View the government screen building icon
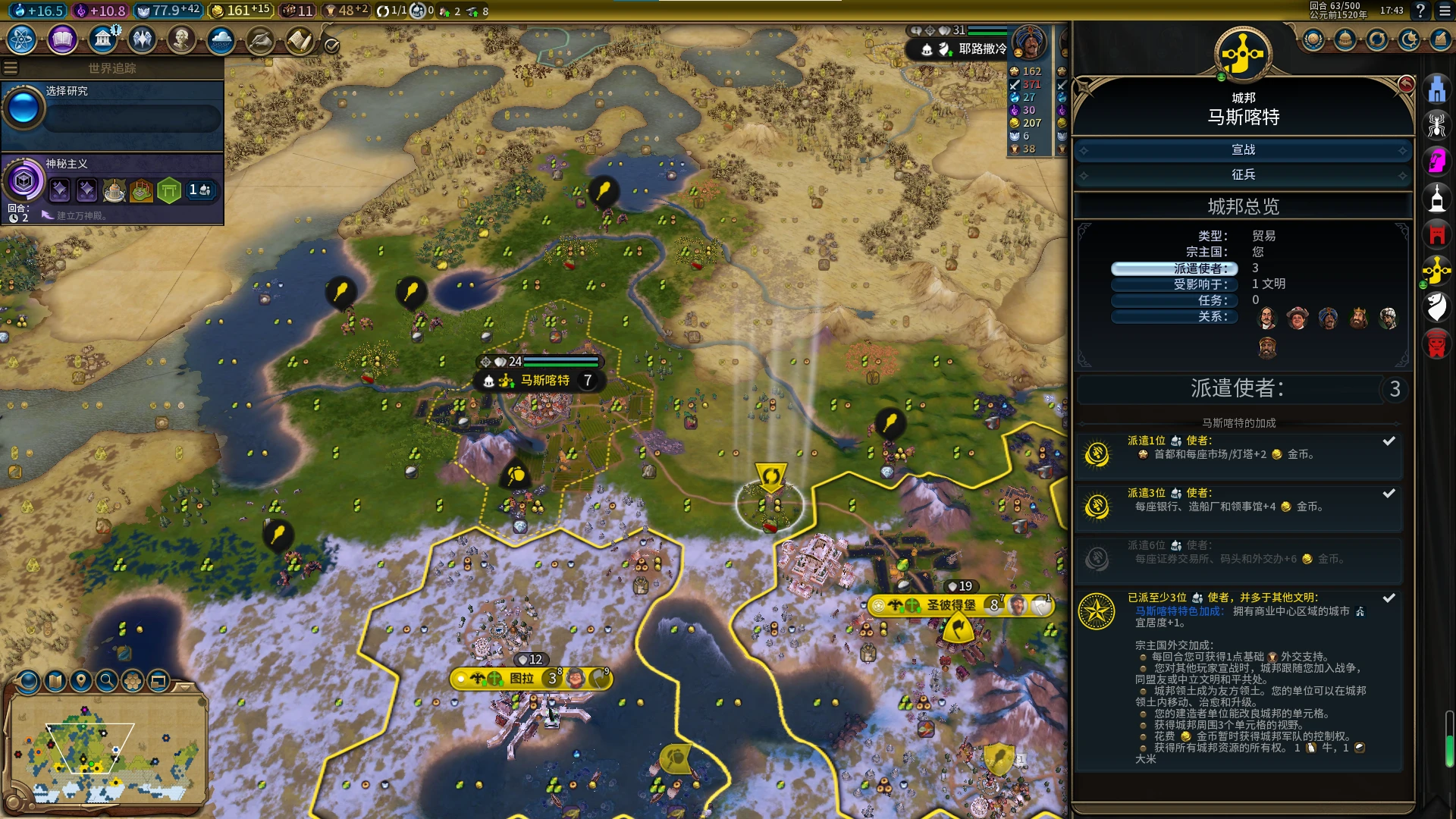1456x819 pixels. [x=102, y=39]
